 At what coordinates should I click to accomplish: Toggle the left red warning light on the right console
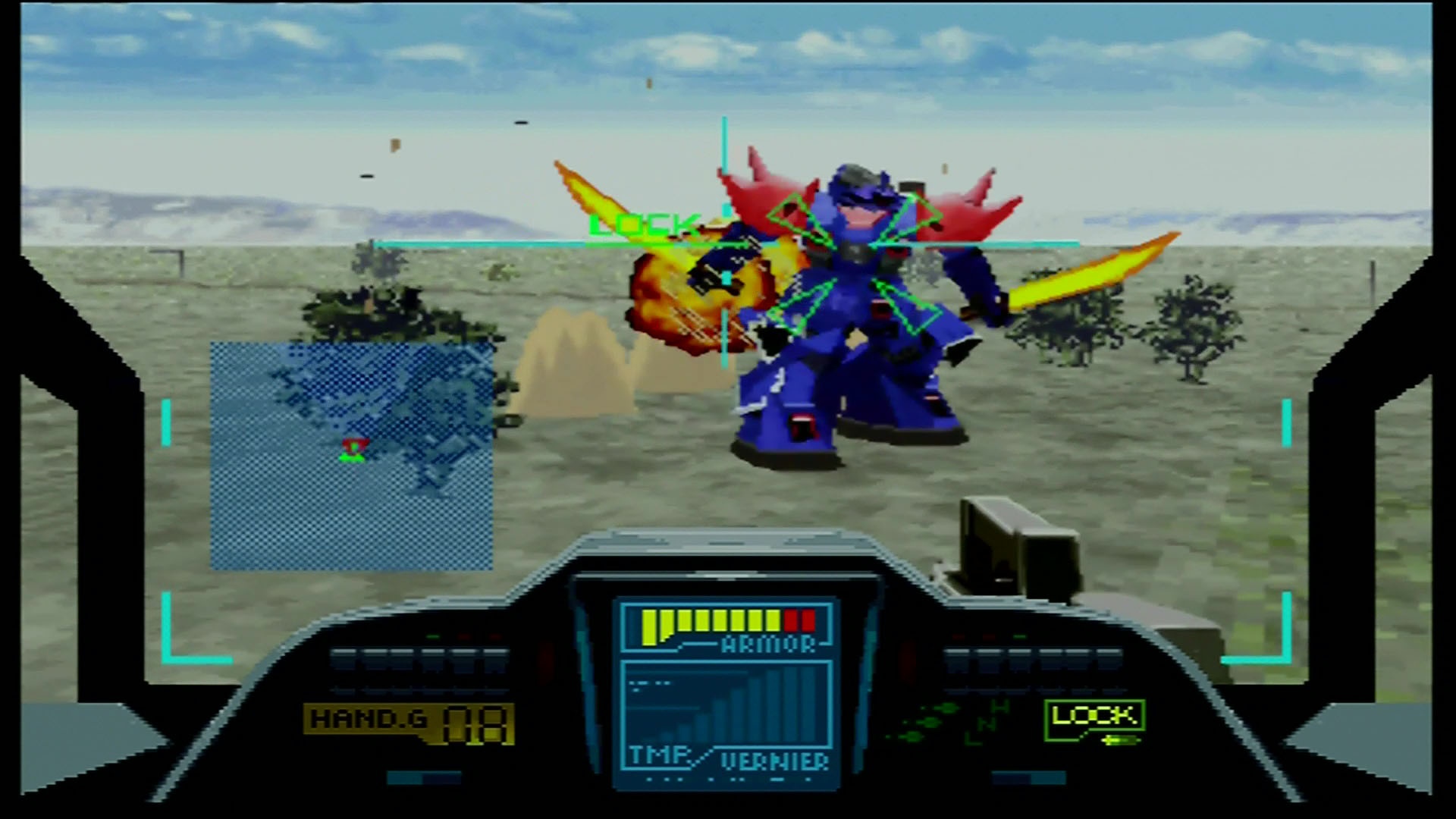959,636
